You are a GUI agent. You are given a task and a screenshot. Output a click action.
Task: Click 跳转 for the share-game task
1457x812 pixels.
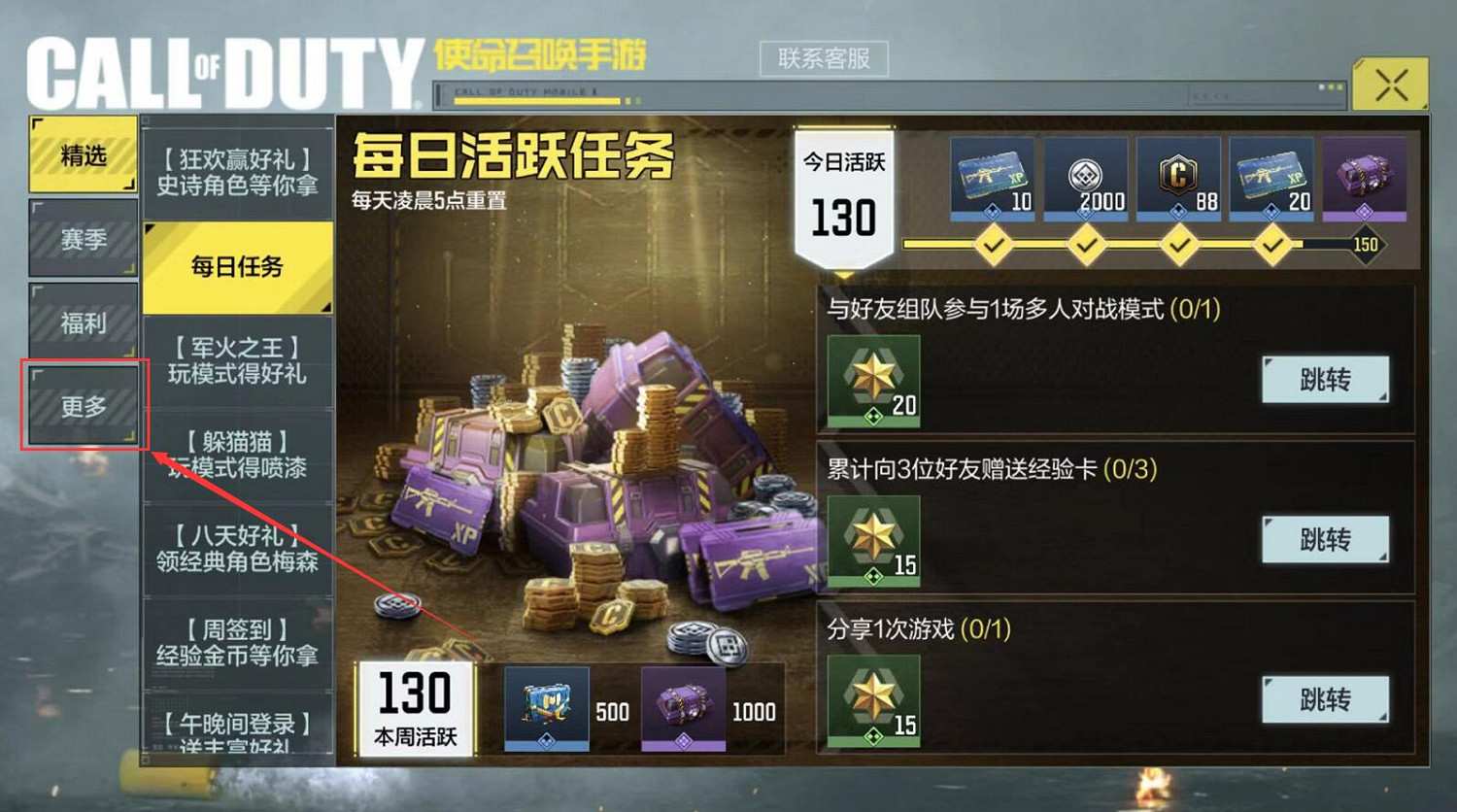1325,697
